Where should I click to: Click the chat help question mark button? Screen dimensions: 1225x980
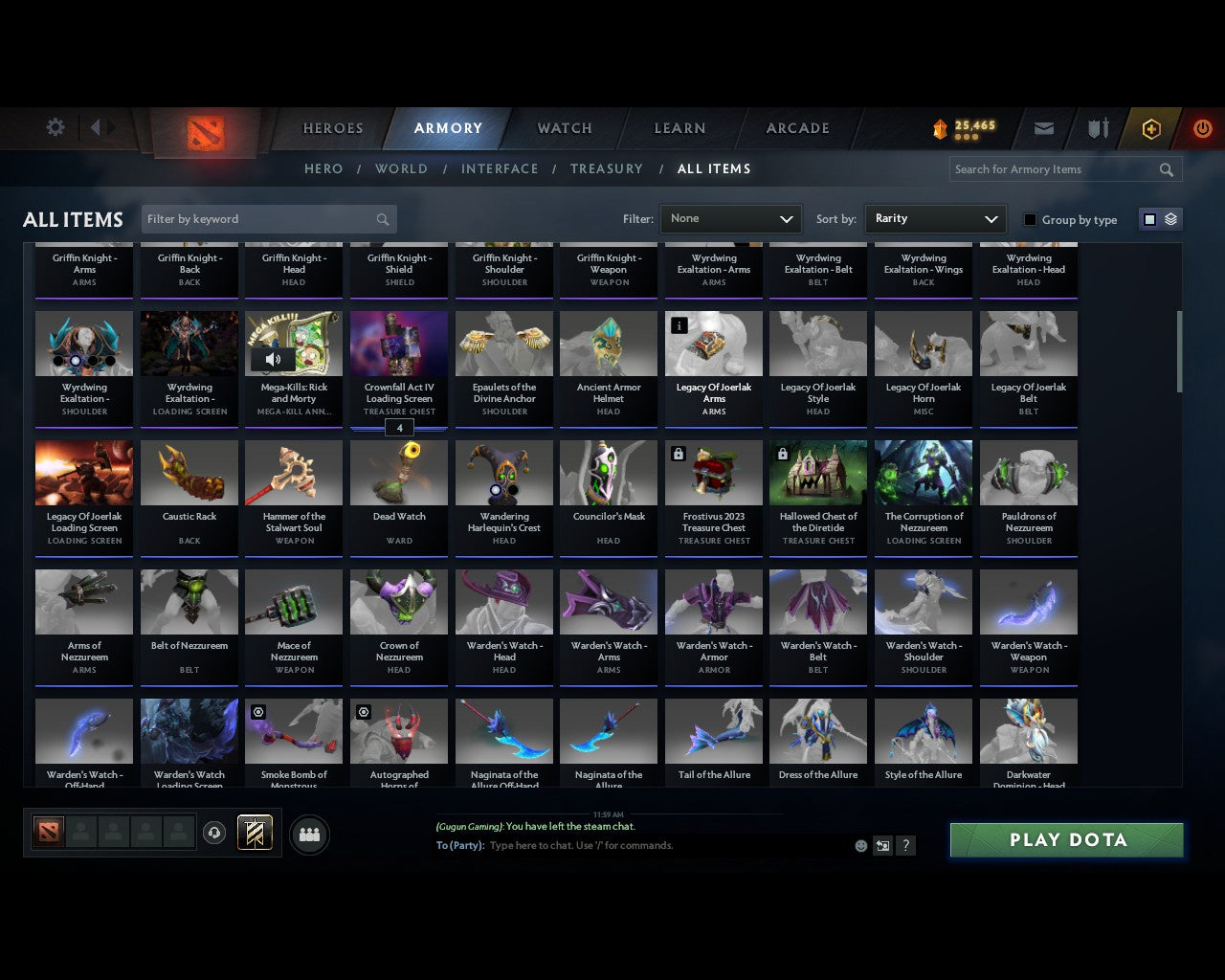pos(905,846)
